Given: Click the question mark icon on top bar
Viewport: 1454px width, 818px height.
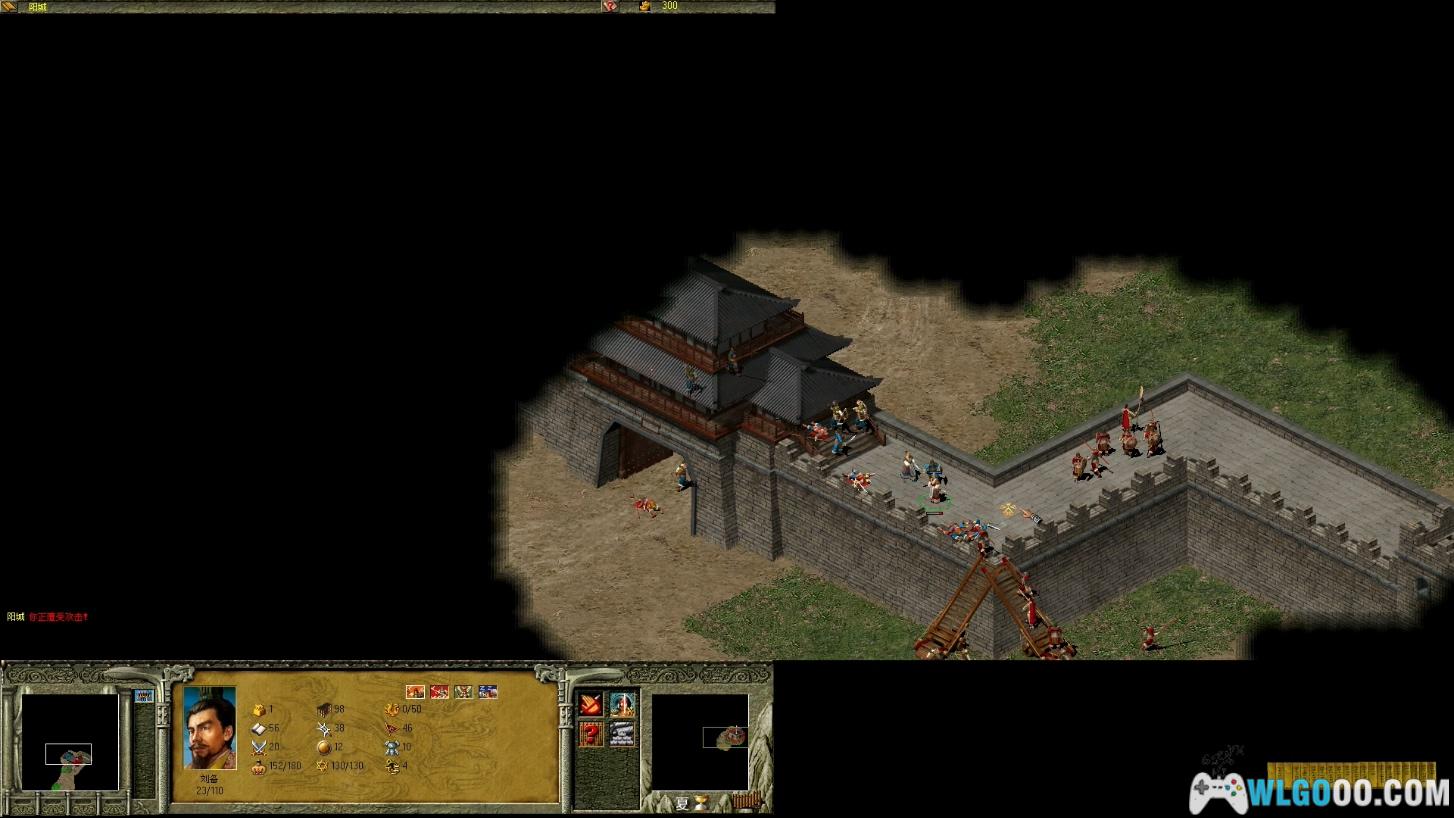Looking at the screenshot, I should click(609, 6).
